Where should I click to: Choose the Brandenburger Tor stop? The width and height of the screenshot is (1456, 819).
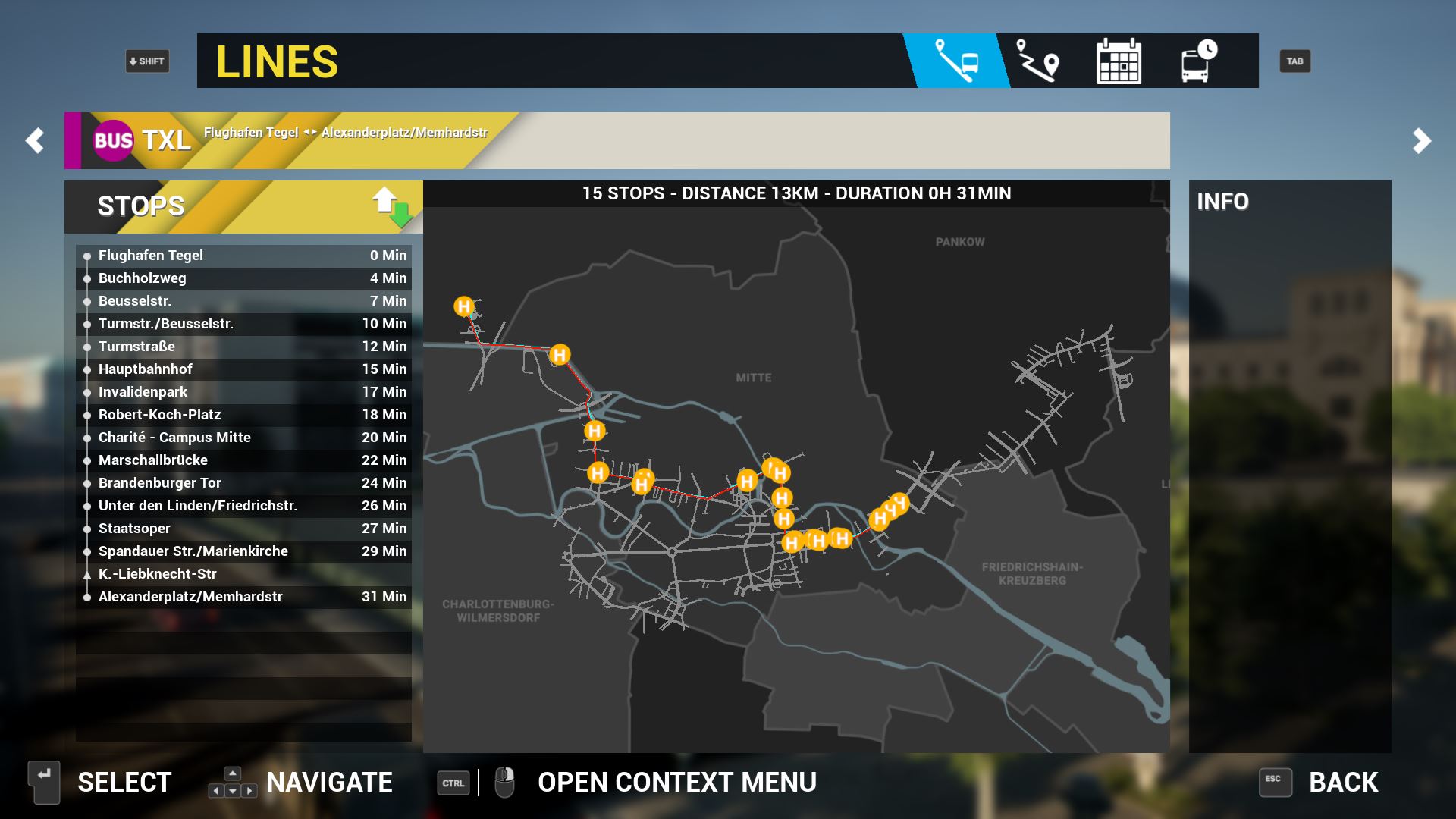click(243, 483)
